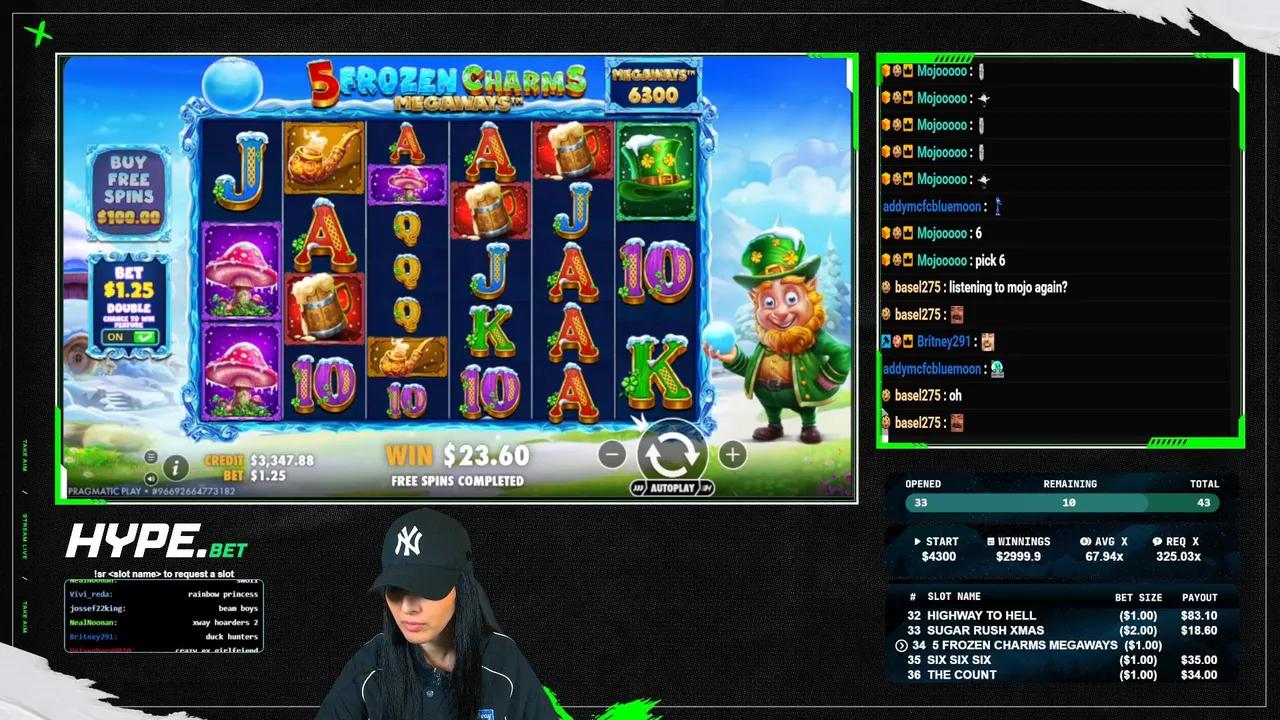Select HIGHWAY TO HELL in slot list
The width and height of the screenshot is (1280, 720).
[981, 615]
